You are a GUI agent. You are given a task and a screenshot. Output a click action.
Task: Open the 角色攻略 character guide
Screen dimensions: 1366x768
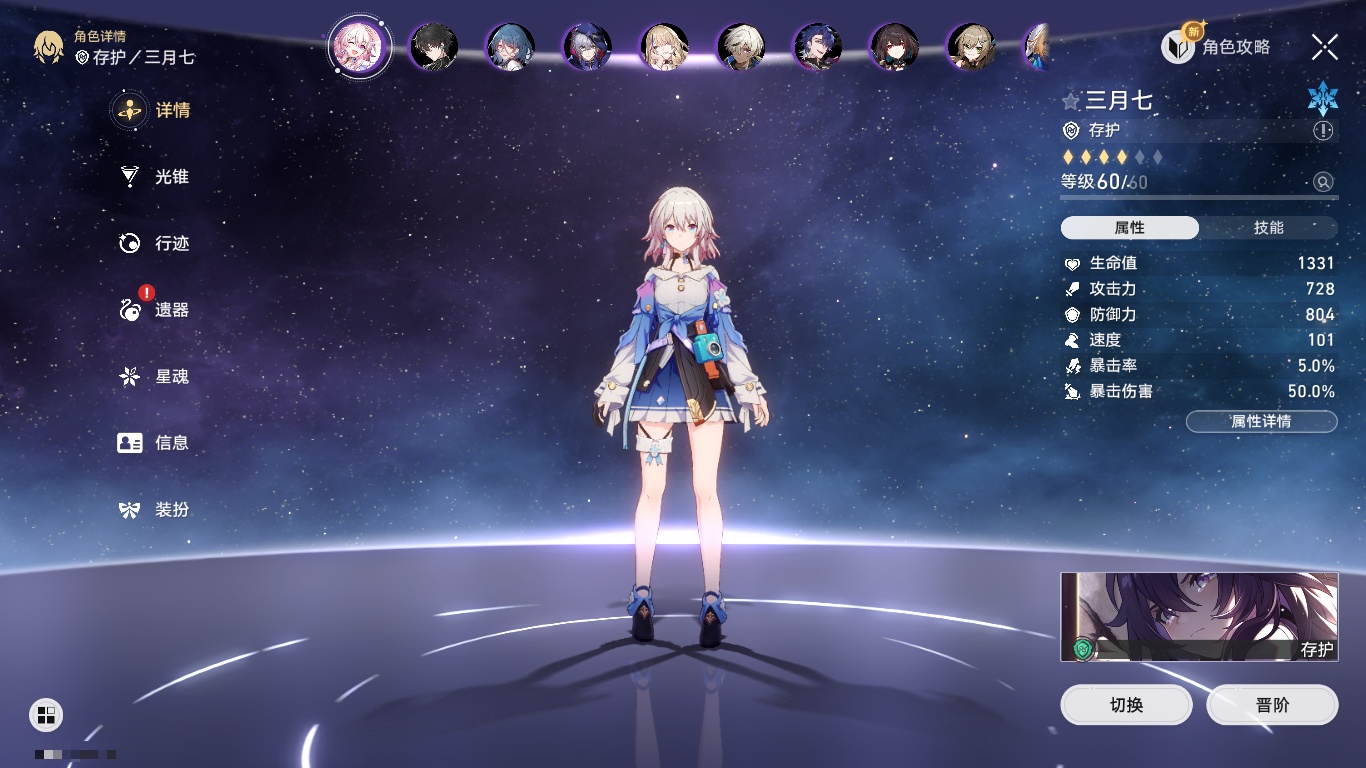tap(1216, 46)
